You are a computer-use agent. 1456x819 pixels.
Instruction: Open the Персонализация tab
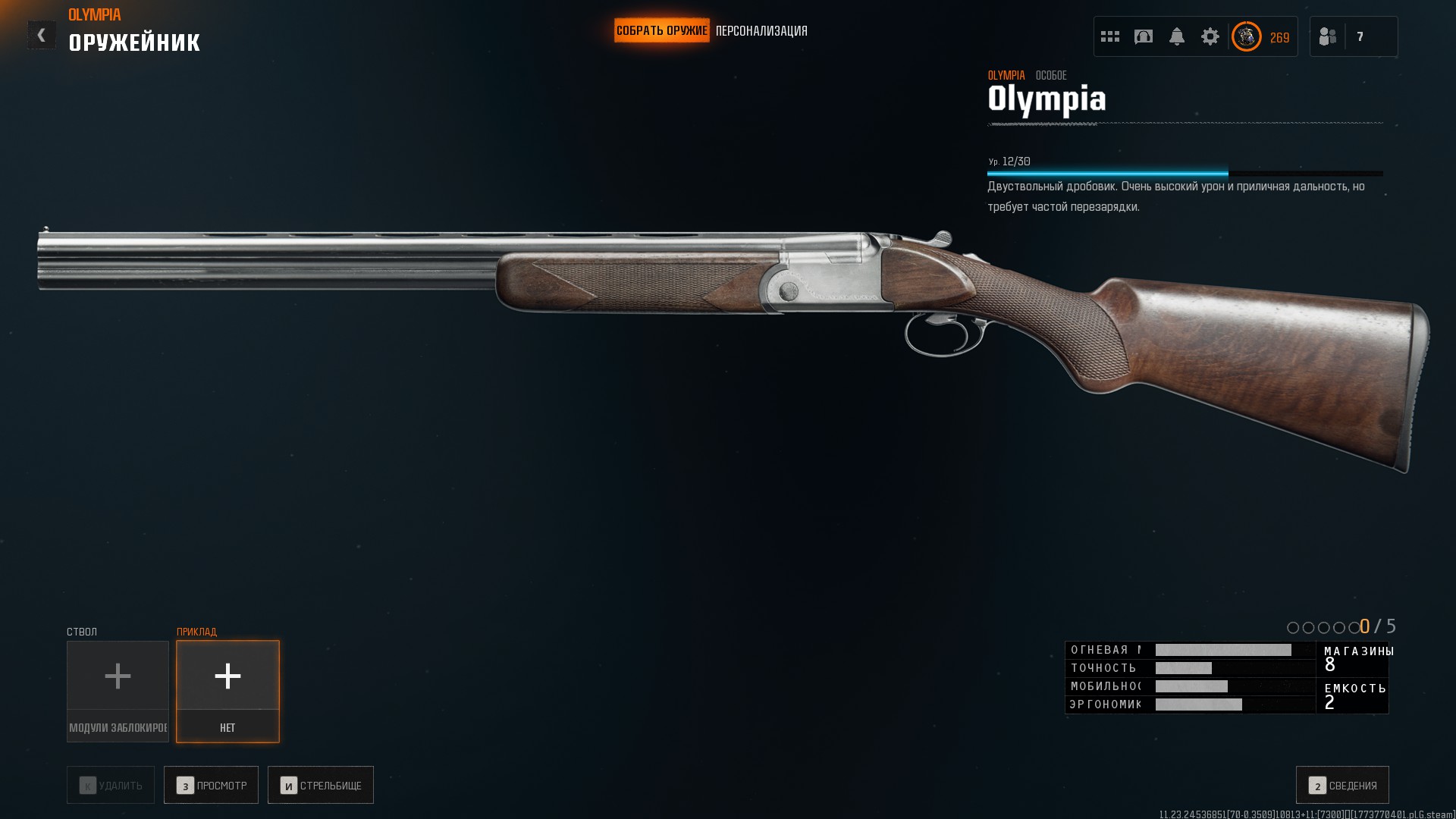tap(761, 31)
